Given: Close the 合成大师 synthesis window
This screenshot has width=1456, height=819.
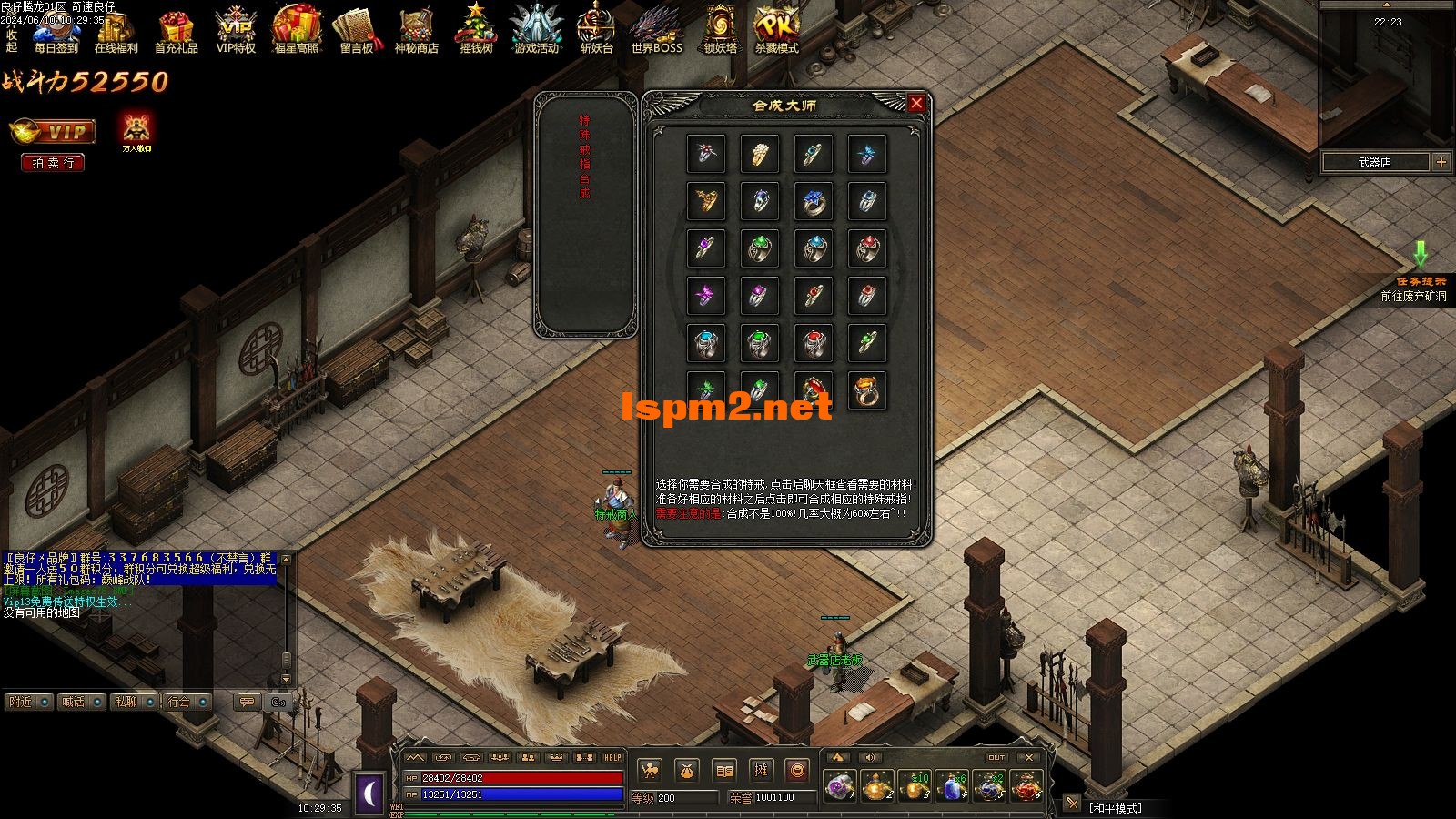Looking at the screenshot, I should (916, 104).
